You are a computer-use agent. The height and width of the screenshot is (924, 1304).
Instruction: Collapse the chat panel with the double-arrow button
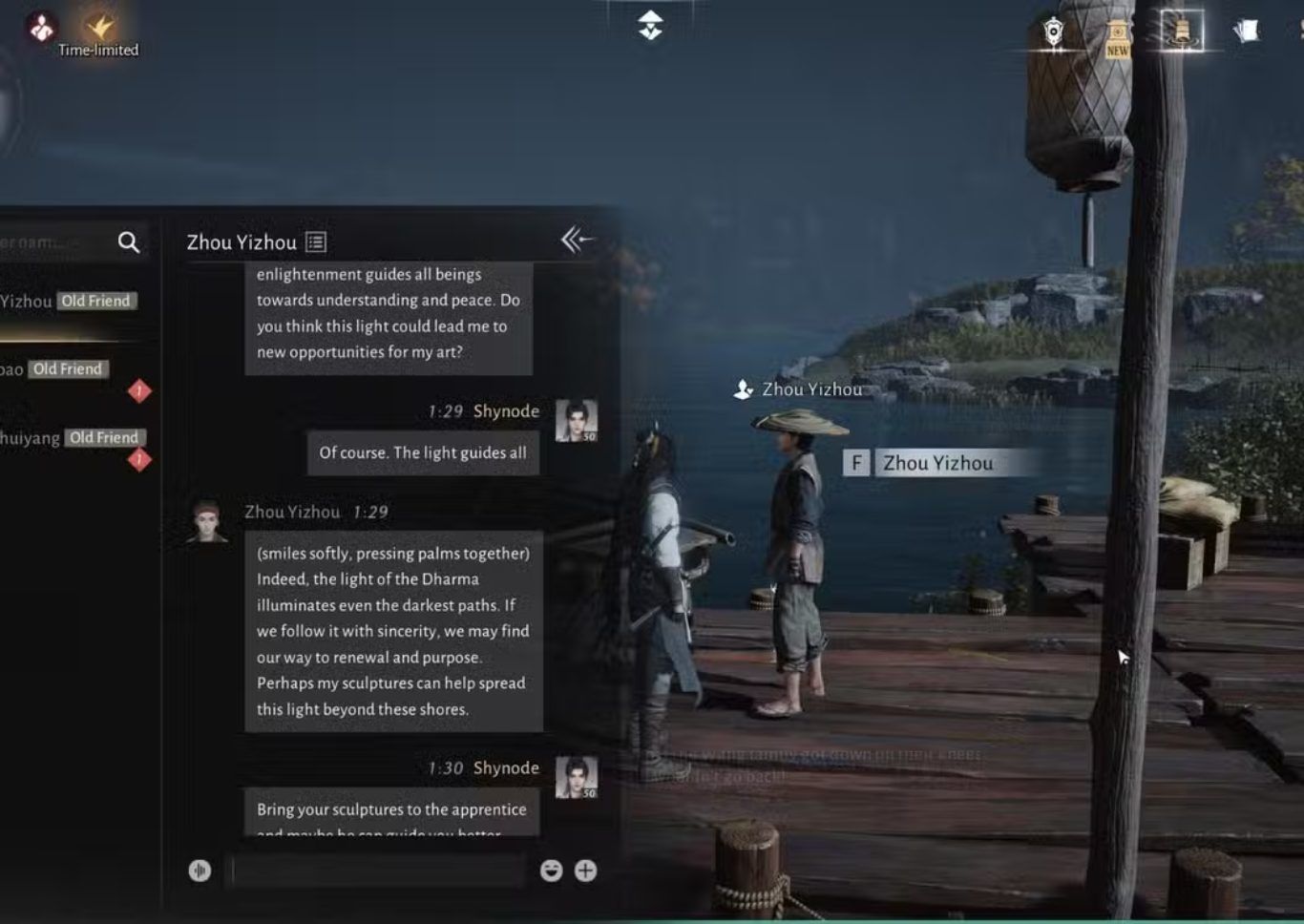(577, 240)
